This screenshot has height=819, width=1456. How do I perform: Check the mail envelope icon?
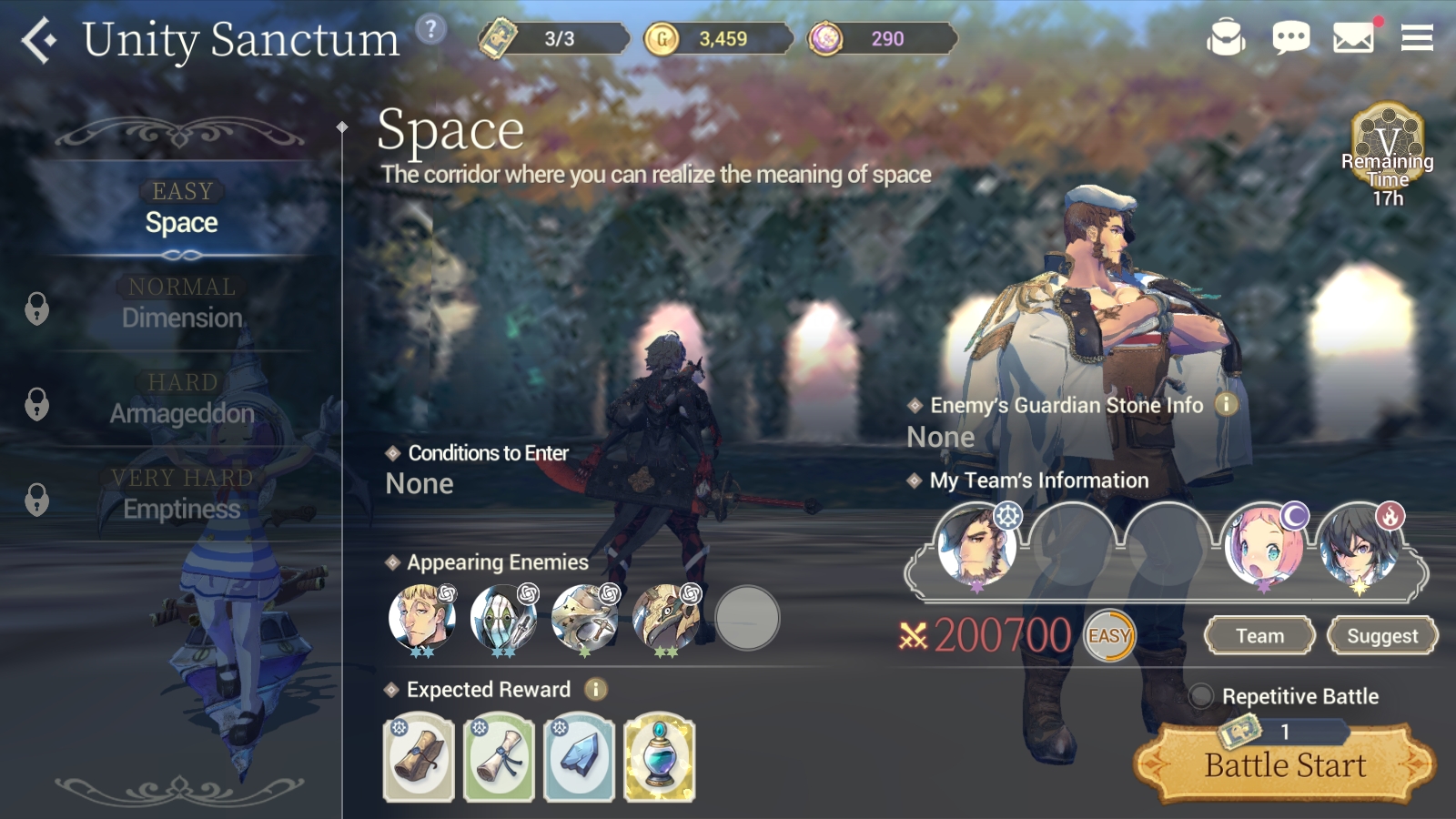[1353, 38]
